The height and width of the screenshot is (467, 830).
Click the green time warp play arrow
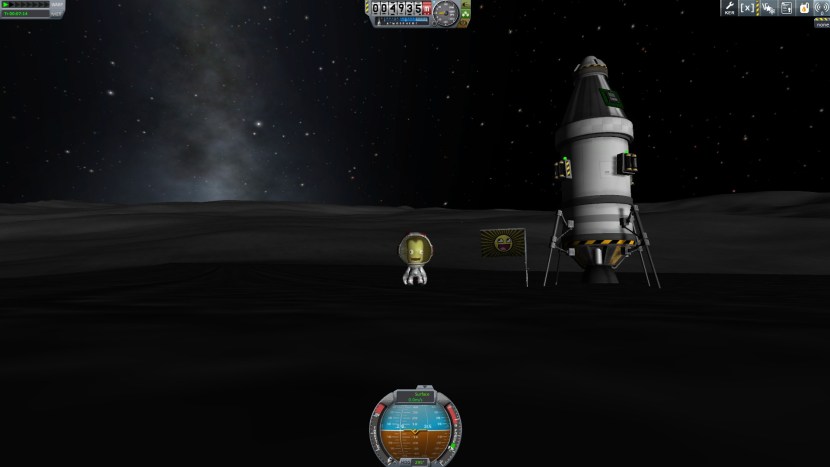click(6, 5)
